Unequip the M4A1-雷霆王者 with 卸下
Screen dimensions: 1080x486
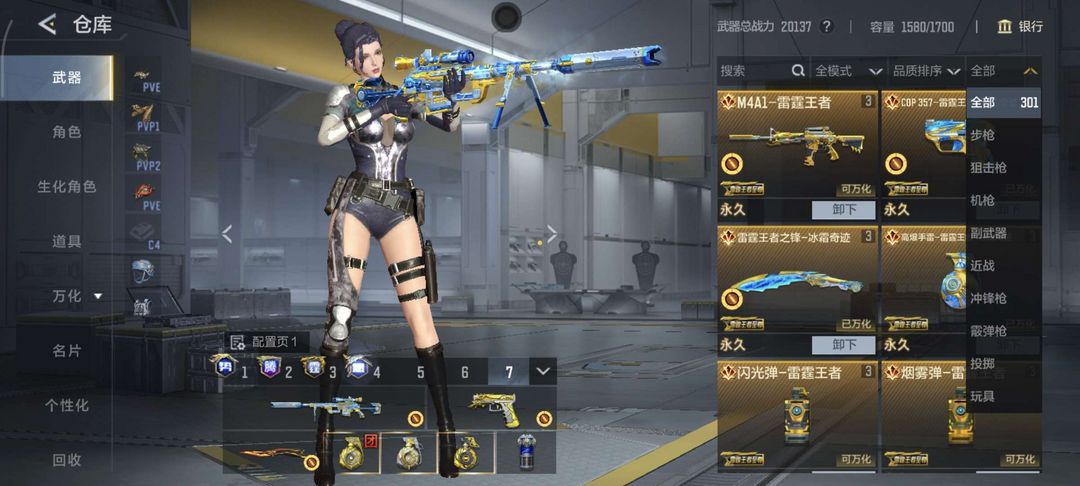pyautogui.click(x=845, y=210)
